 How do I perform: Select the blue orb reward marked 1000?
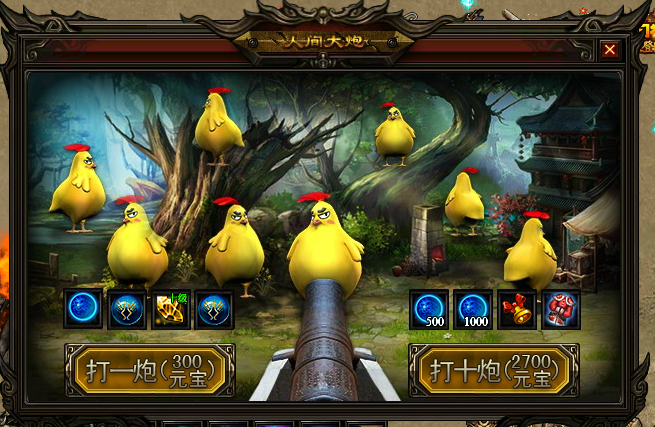pos(473,309)
